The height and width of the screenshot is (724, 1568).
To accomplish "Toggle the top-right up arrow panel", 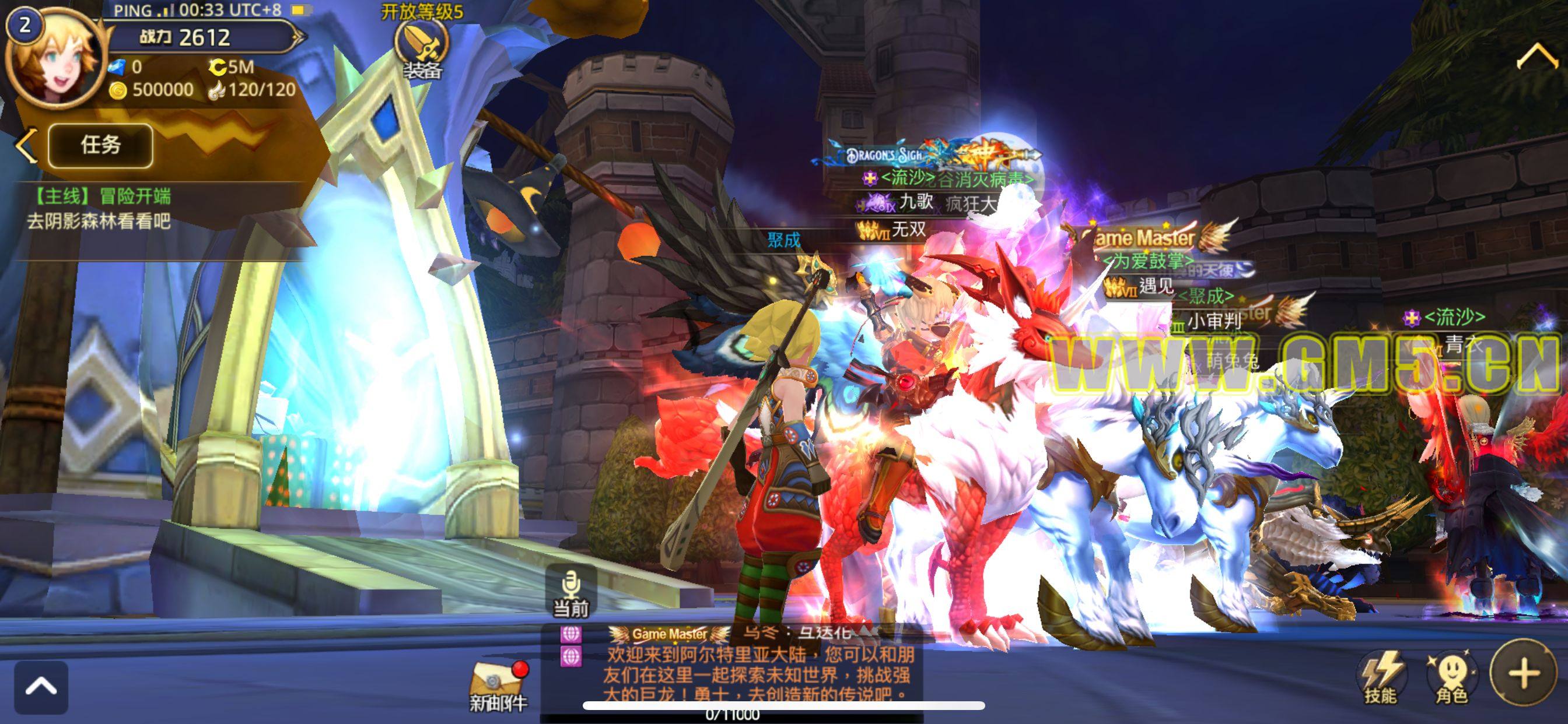I will (x=1536, y=57).
